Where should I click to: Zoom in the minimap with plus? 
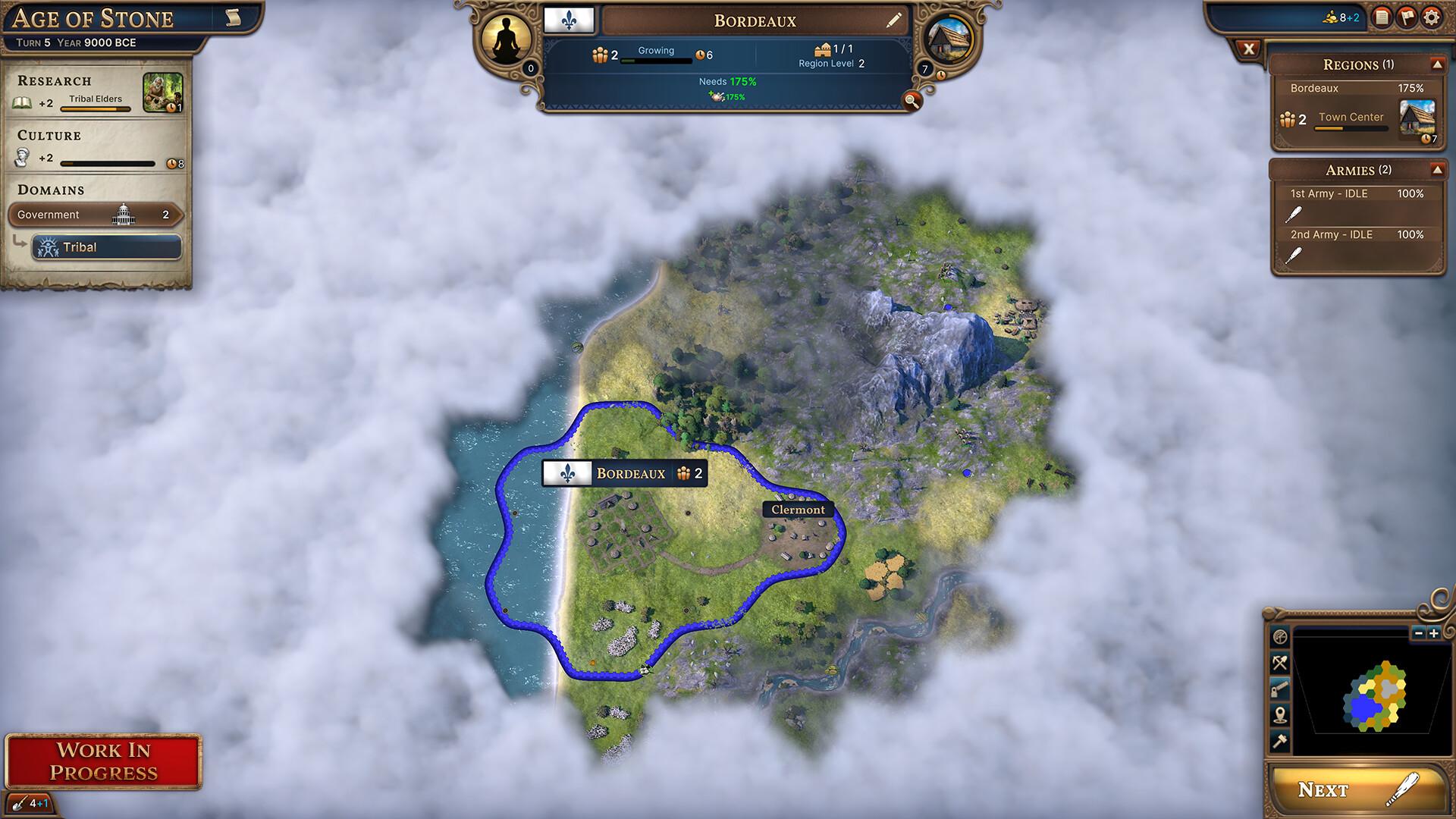click(1433, 633)
